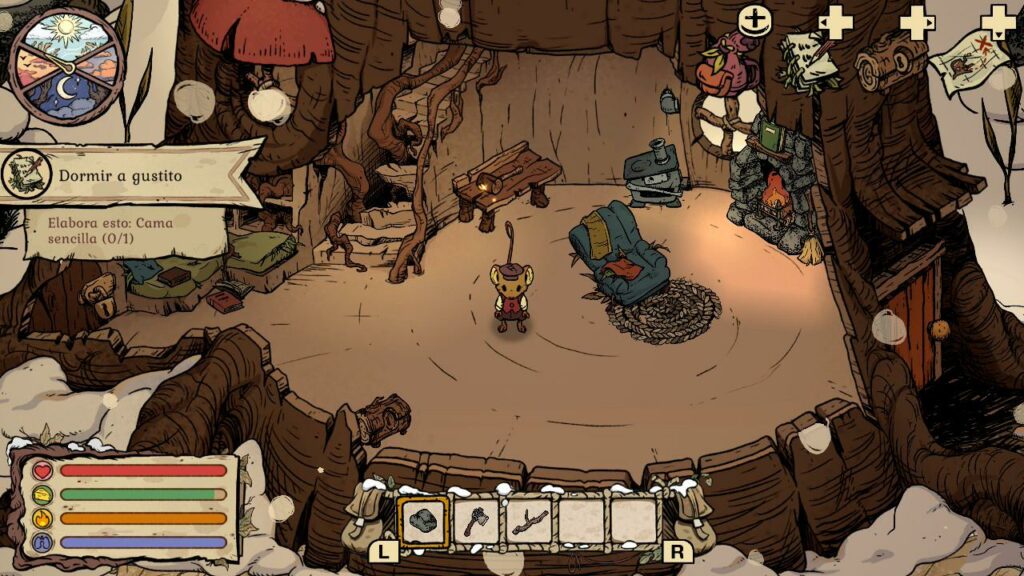The image size is (1024, 576).
Task: Select the stone in the hotbar
Action: point(424,521)
